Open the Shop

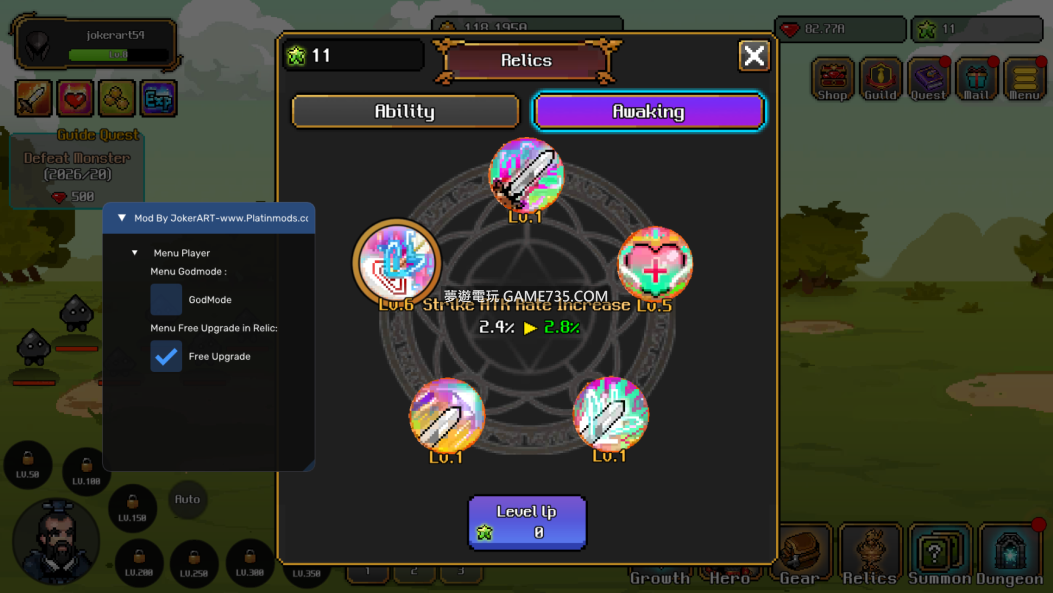click(x=832, y=80)
